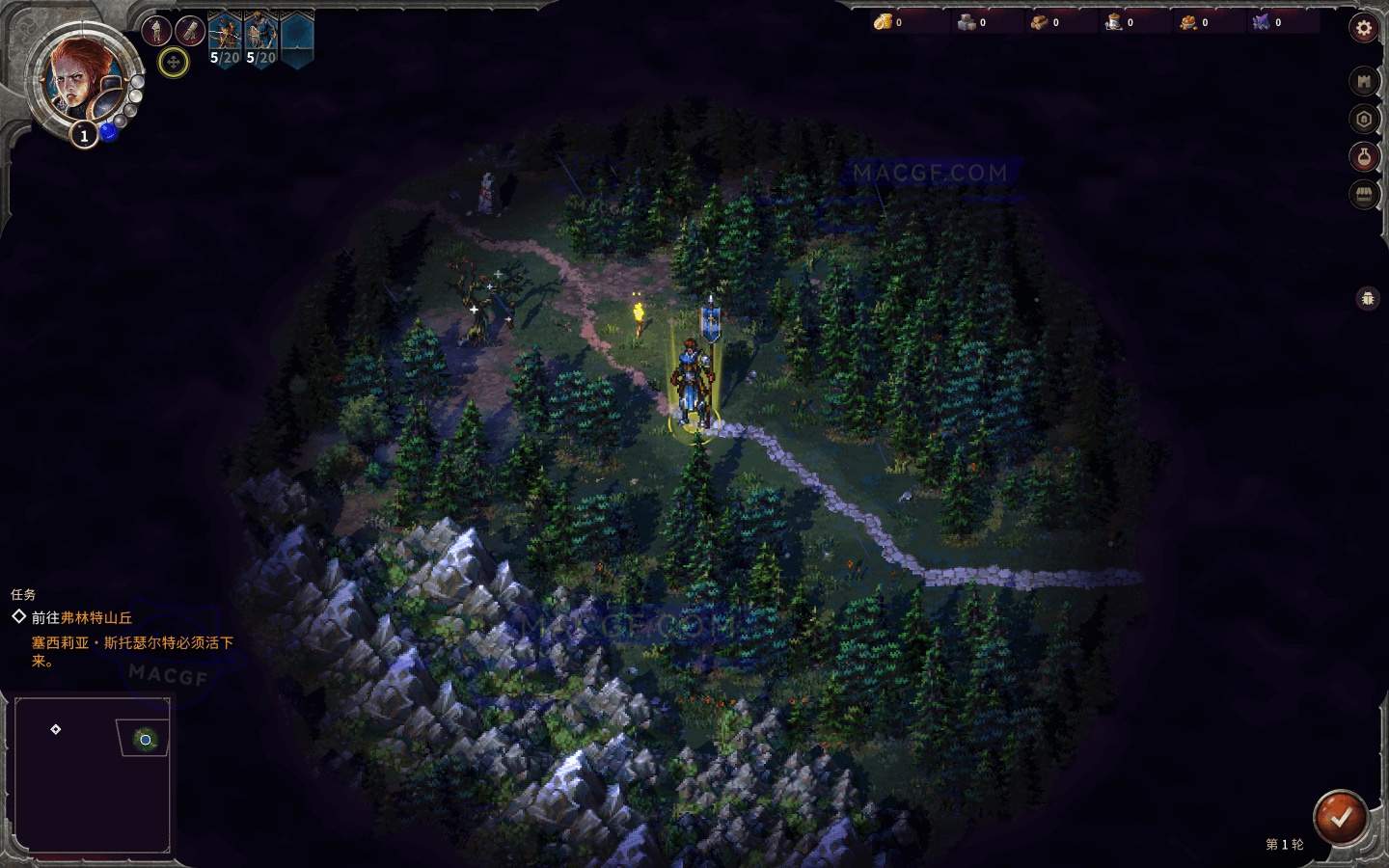Open the settings gear menu
Image resolution: width=1389 pixels, height=868 pixels.
coord(1366,28)
